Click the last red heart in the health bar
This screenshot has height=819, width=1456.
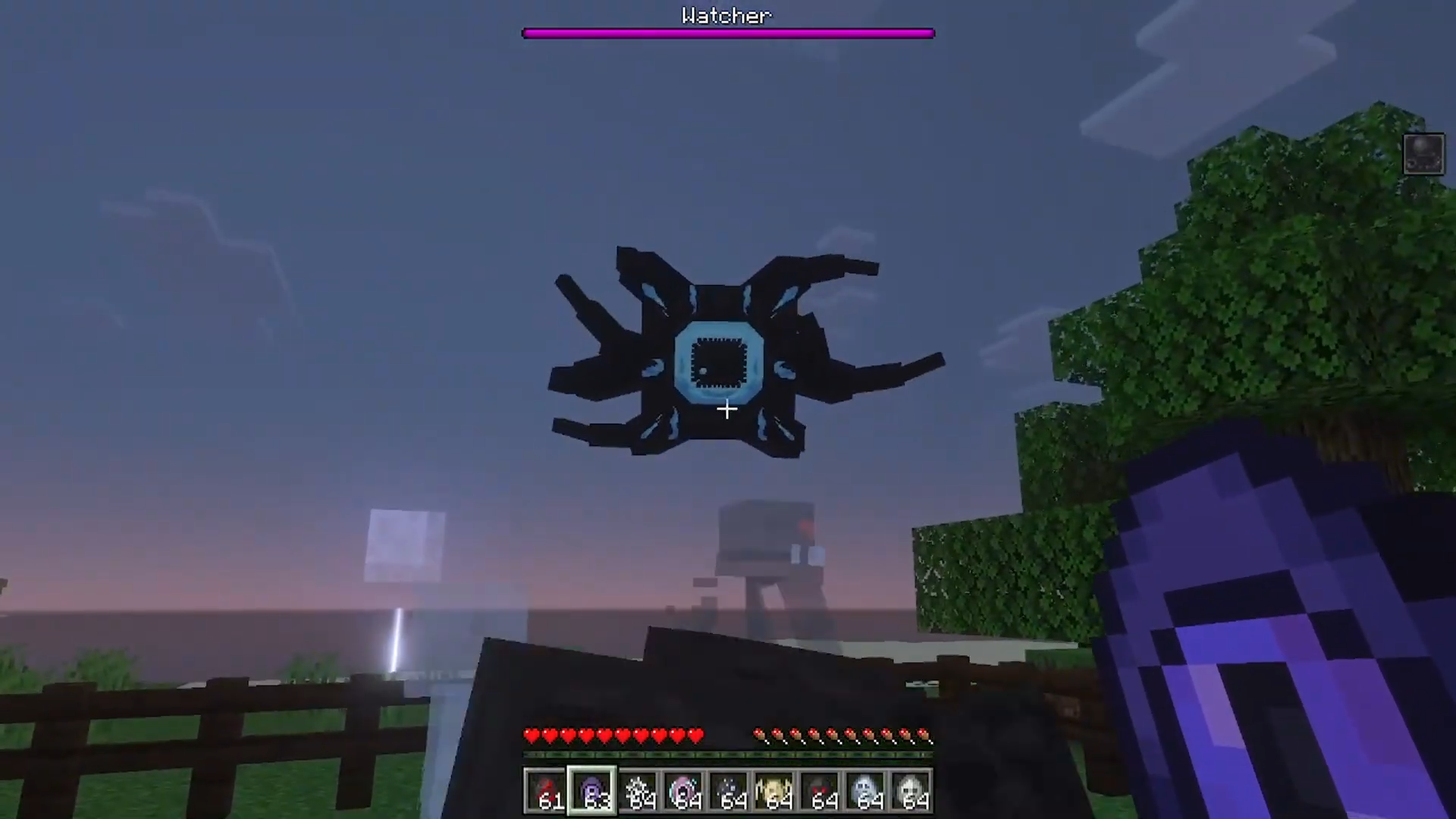coord(695,735)
